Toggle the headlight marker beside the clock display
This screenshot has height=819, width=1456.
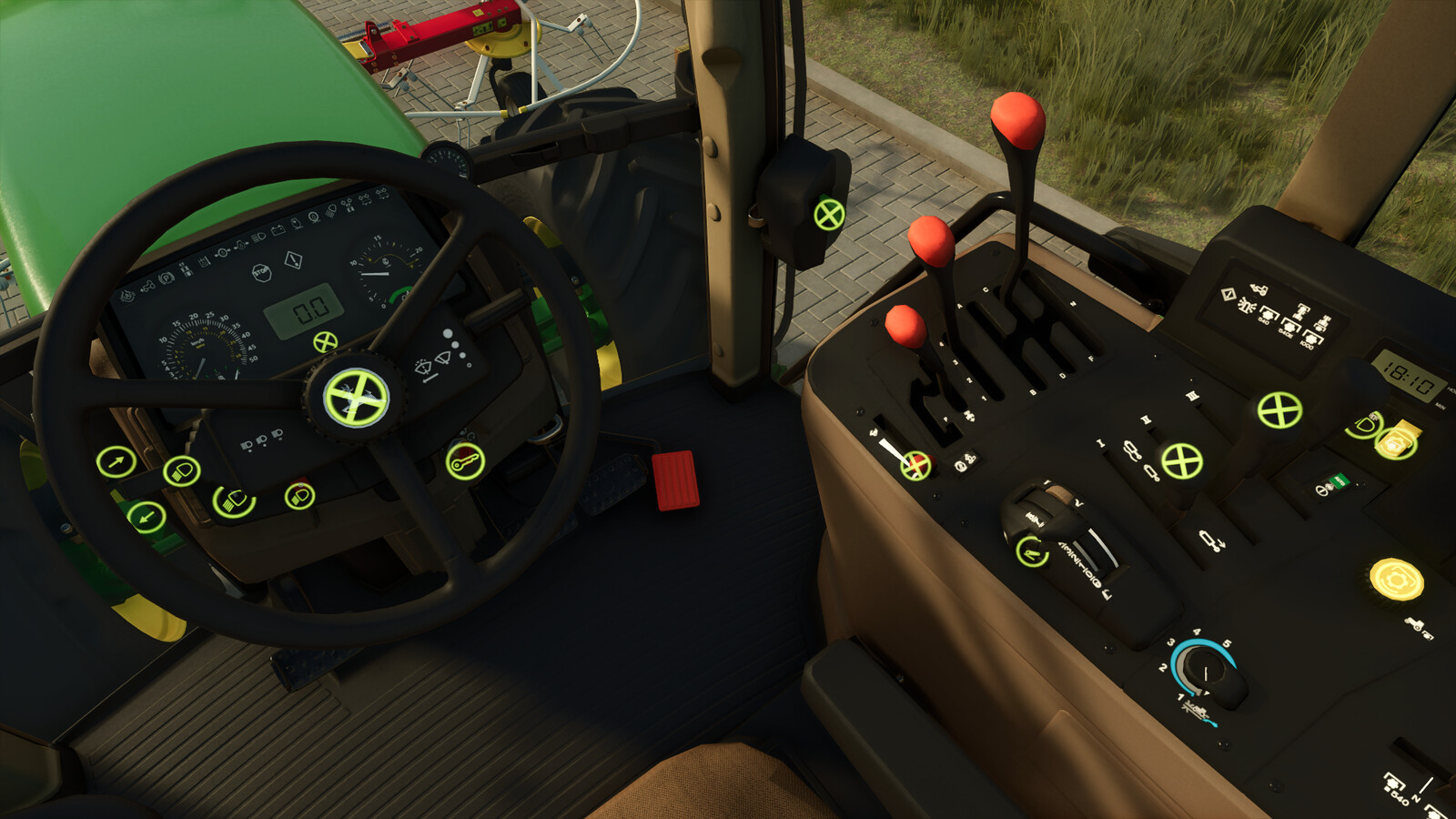pyautogui.click(x=1365, y=427)
